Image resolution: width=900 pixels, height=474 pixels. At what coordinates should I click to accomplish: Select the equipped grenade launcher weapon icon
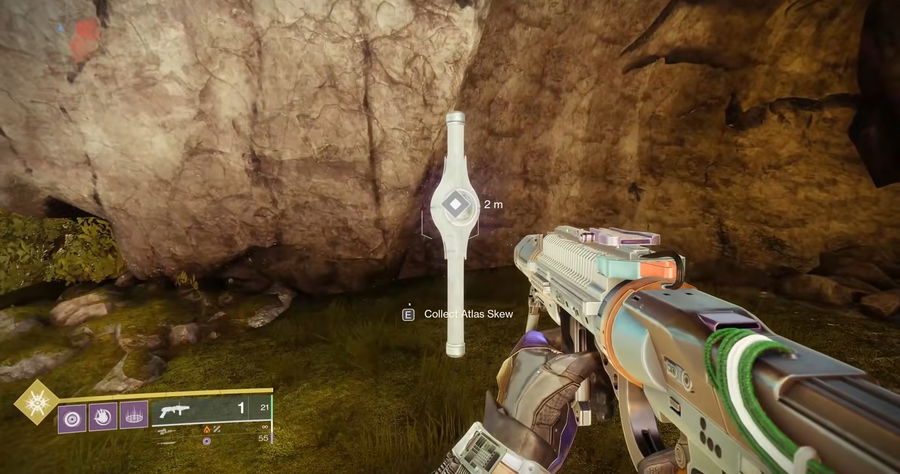[x=176, y=410]
